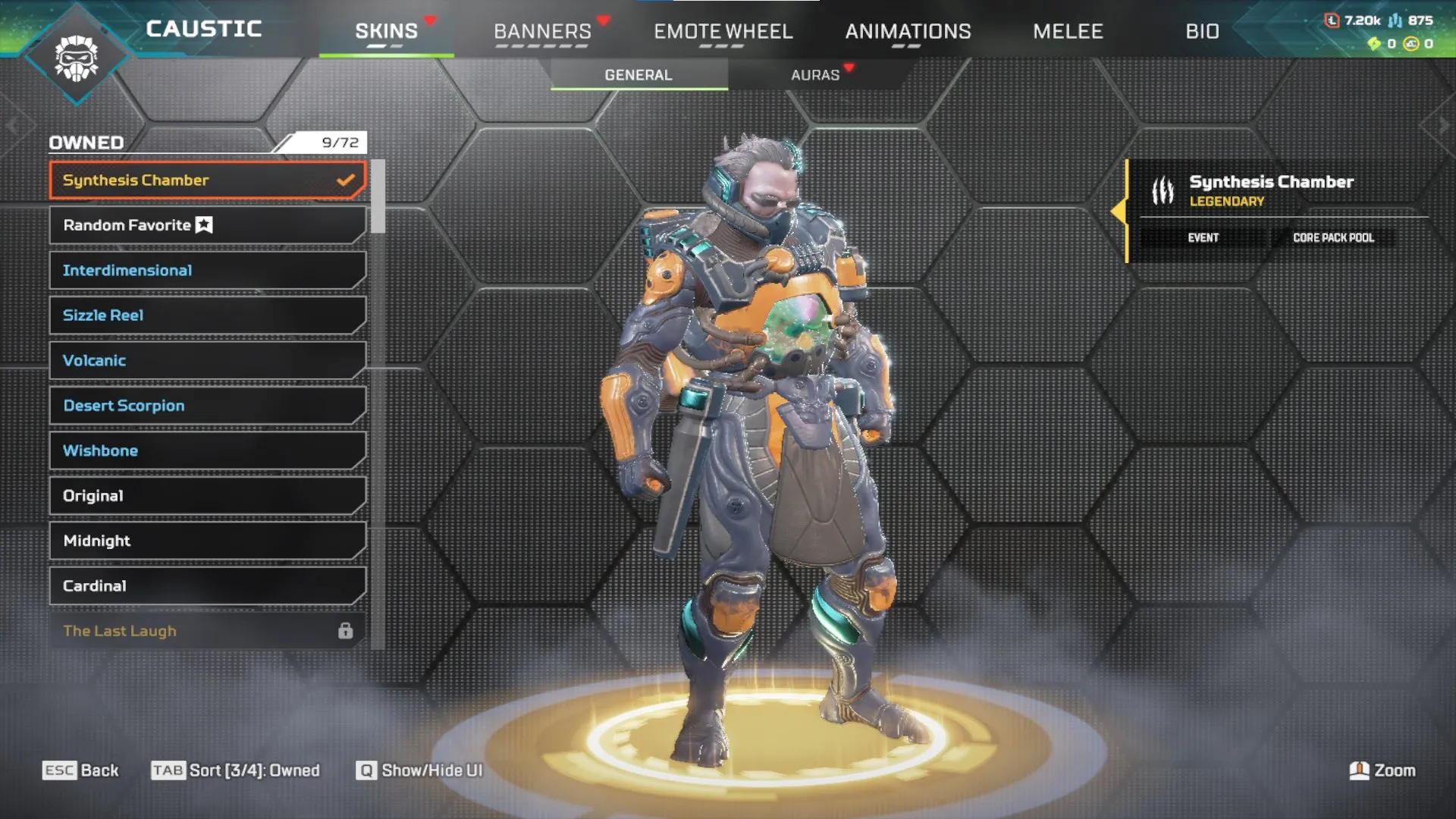The height and width of the screenshot is (819, 1456).
Task: Toggle the star on Random Favorite
Action: point(202,224)
